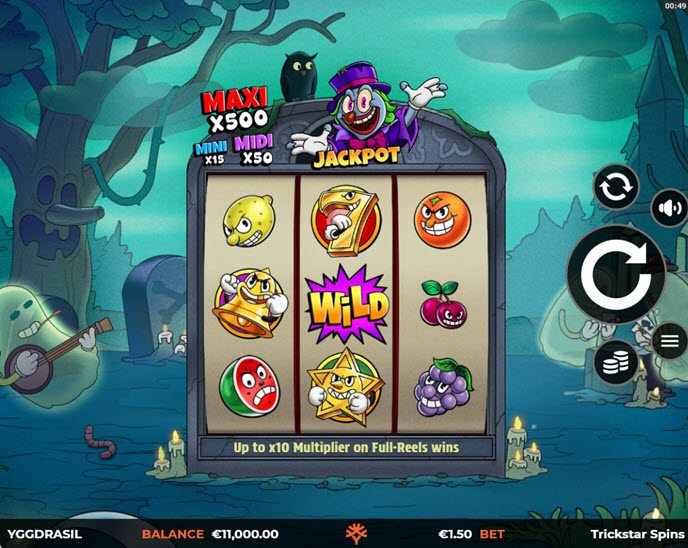Viewport: 688px width, 548px height.
Task: Open the coin stack bet settings
Action: (616, 361)
